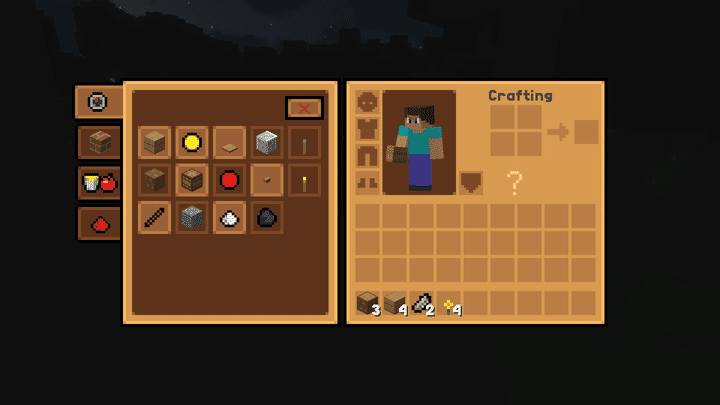The width and height of the screenshot is (720, 405).
Task: Switch to the brick building blocks tab
Action: (99, 143)
